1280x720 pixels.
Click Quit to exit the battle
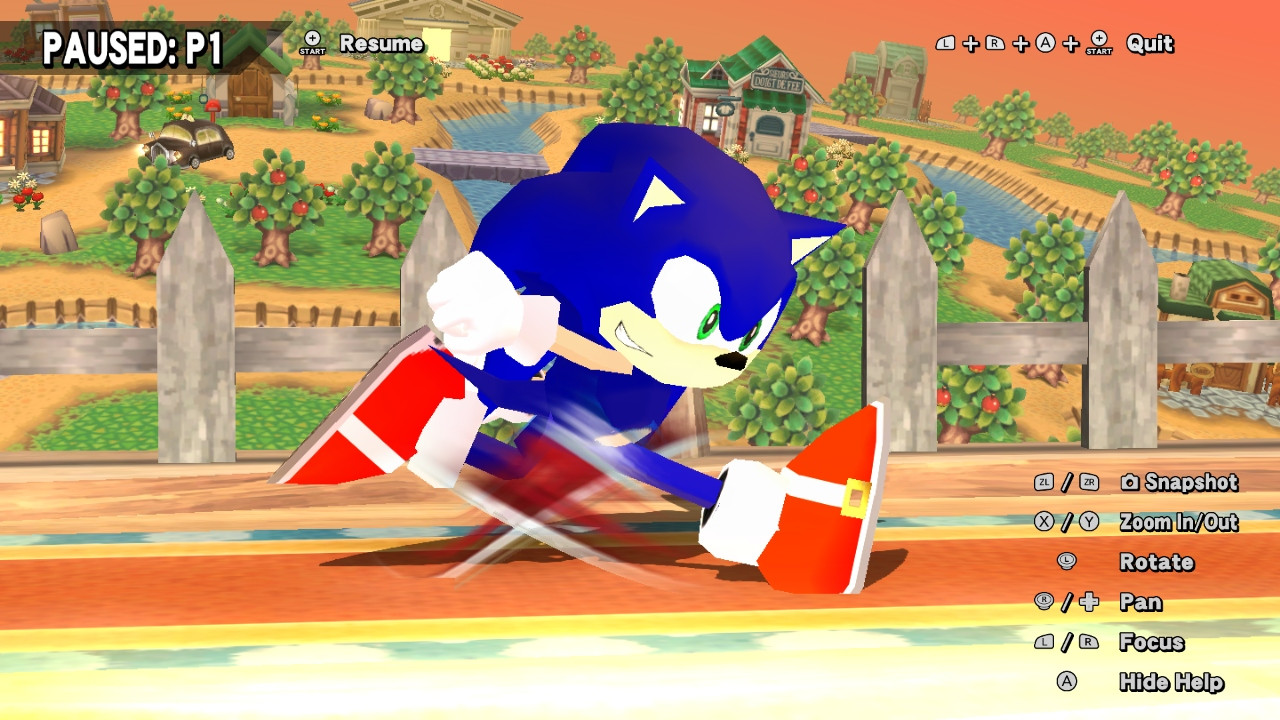tap(1150, 44)
